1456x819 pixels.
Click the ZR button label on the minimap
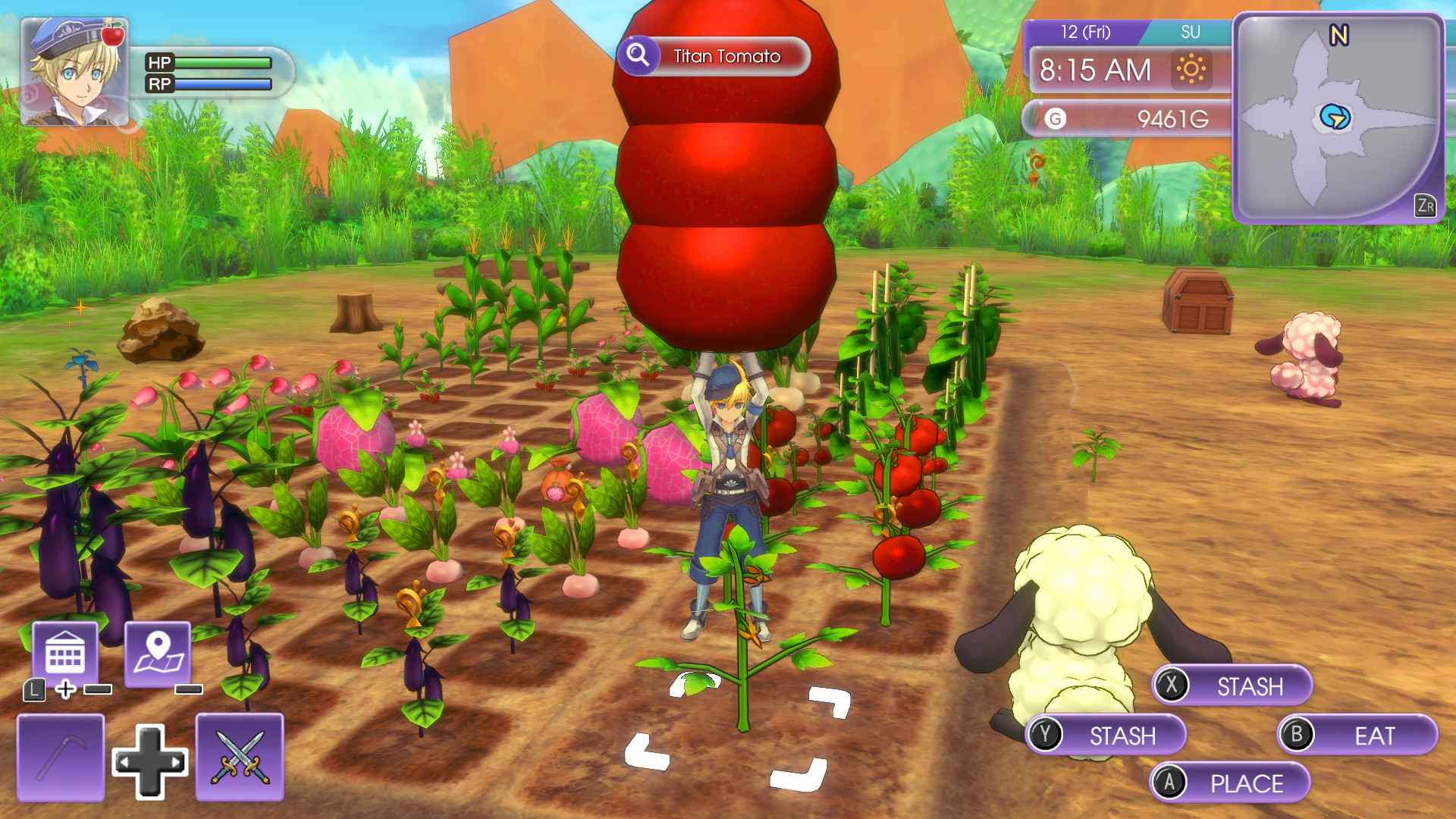tap(1426, 202)
